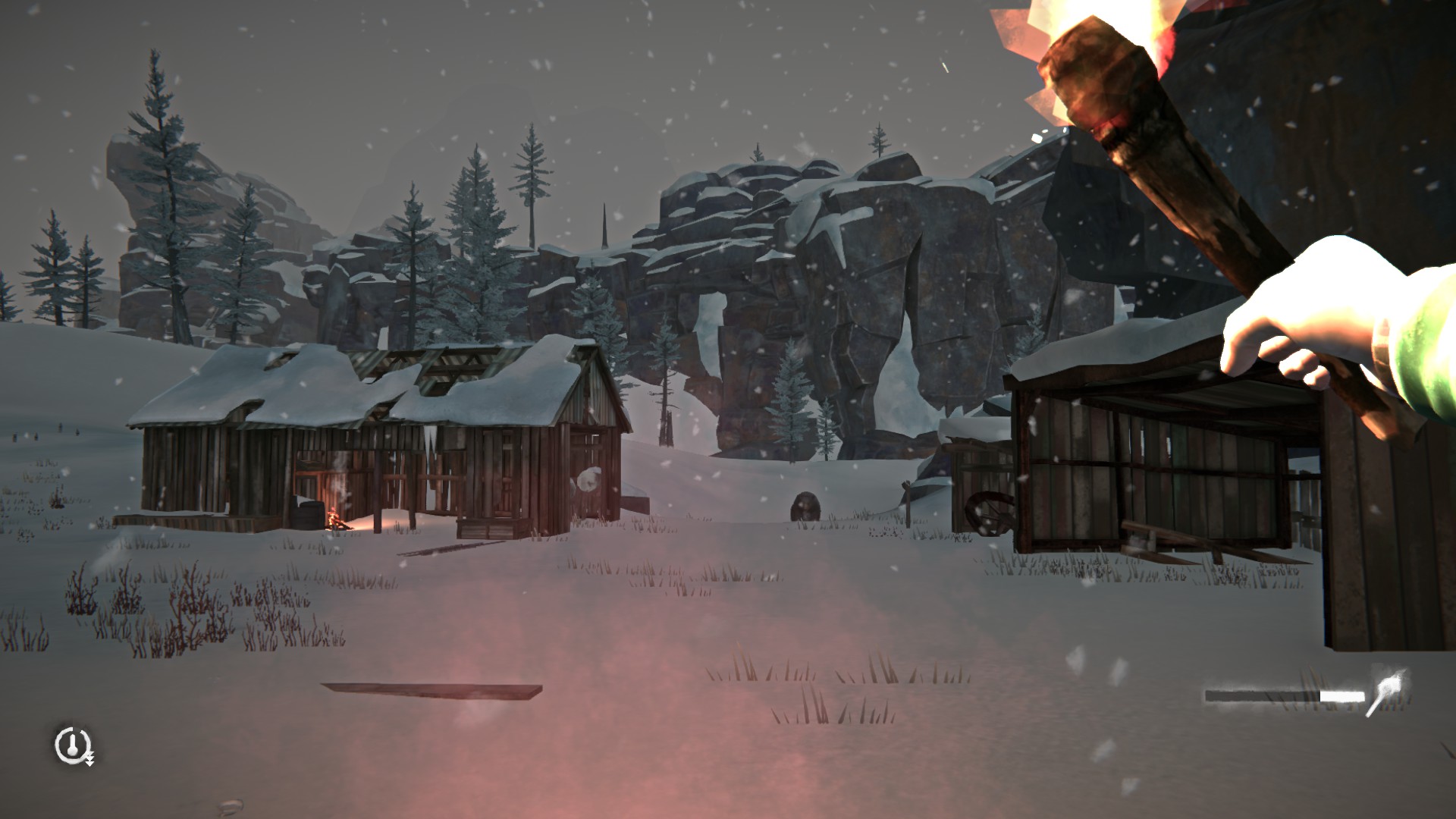Click the cold temperature status icon
This screenshot has width=1456, height=819.
73,745
